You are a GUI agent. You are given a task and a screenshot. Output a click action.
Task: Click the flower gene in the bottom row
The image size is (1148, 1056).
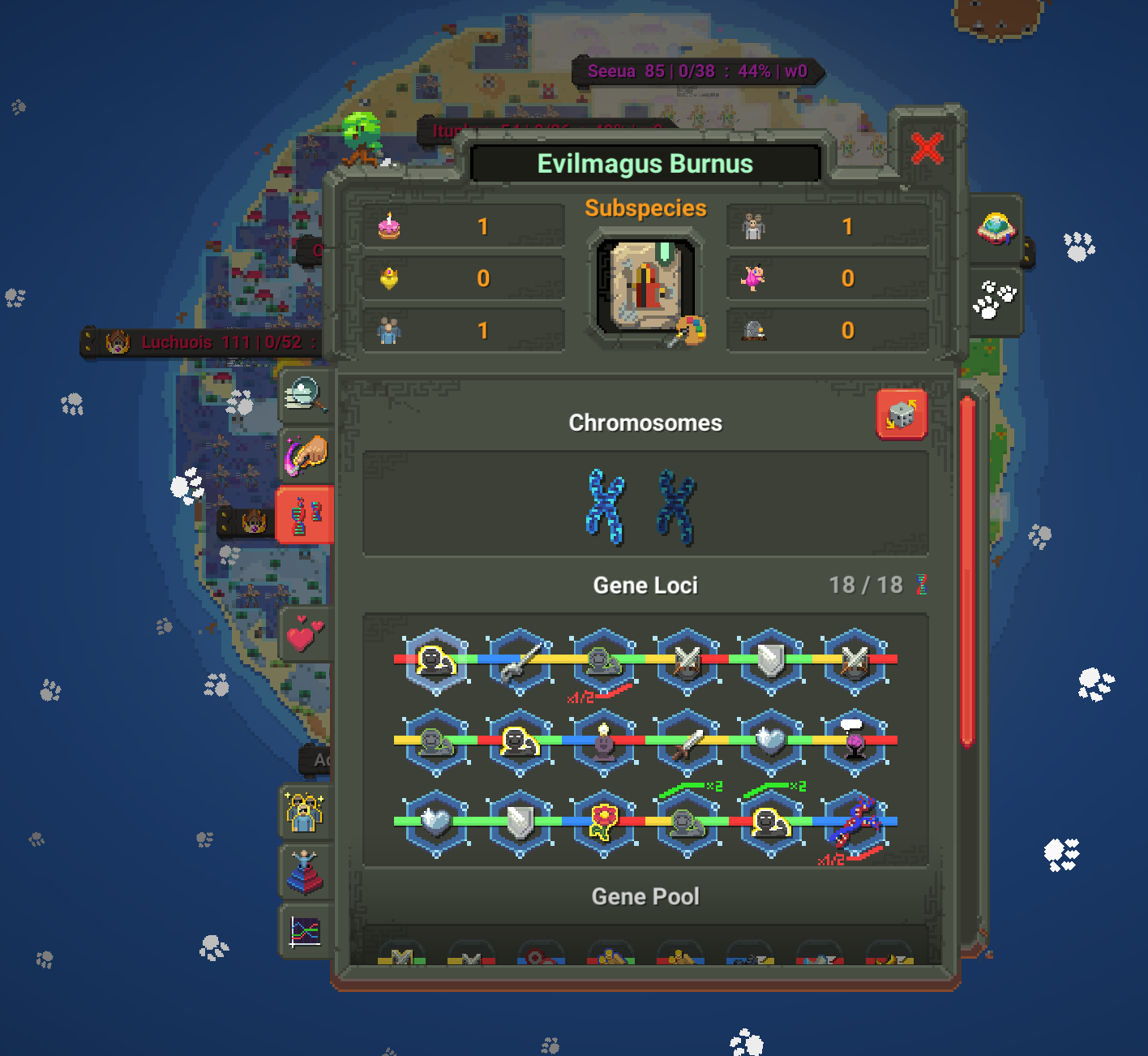click(x=602, y=819)
